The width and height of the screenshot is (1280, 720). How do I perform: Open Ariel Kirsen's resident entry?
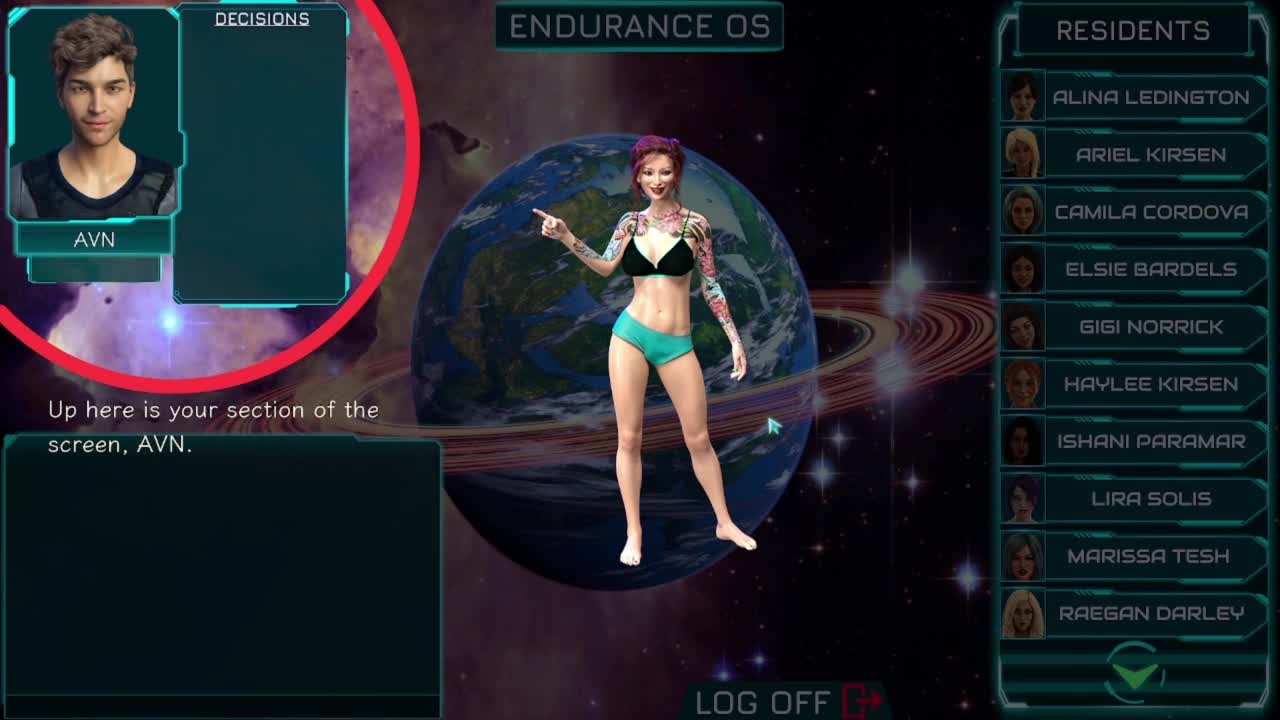pos(1150,155)
